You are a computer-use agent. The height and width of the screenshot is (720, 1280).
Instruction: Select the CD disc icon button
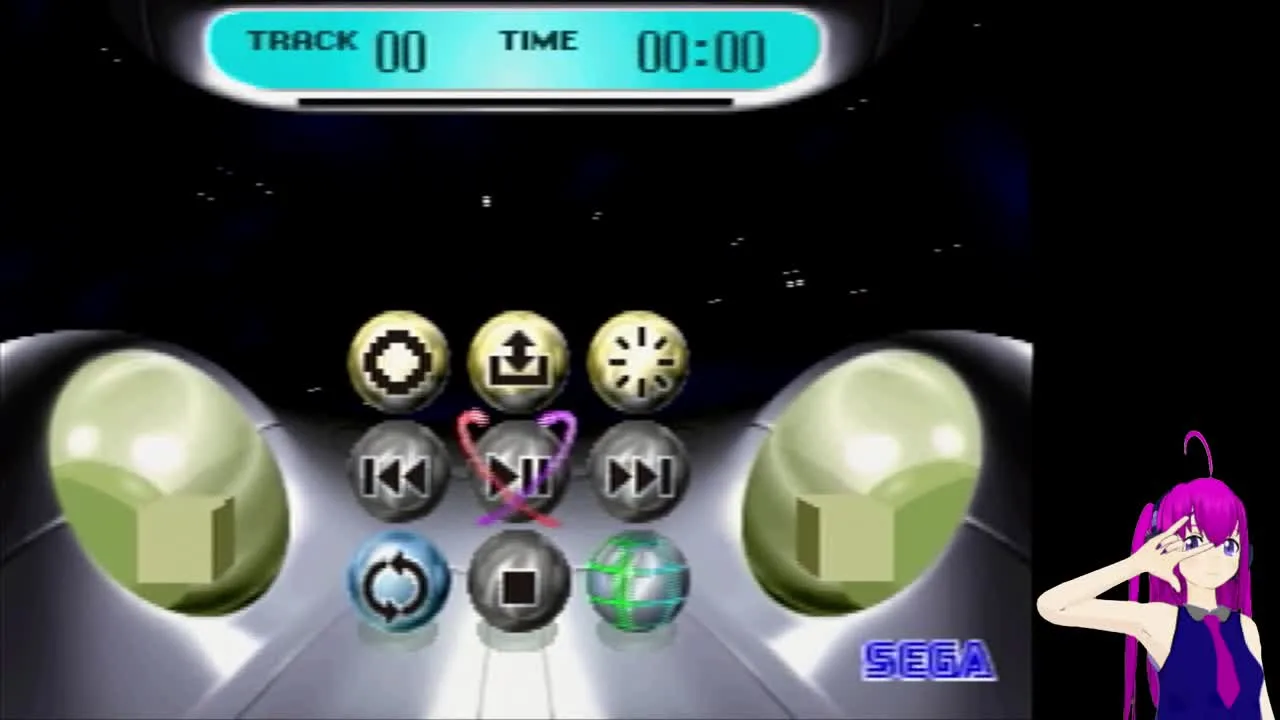(399, 360)
